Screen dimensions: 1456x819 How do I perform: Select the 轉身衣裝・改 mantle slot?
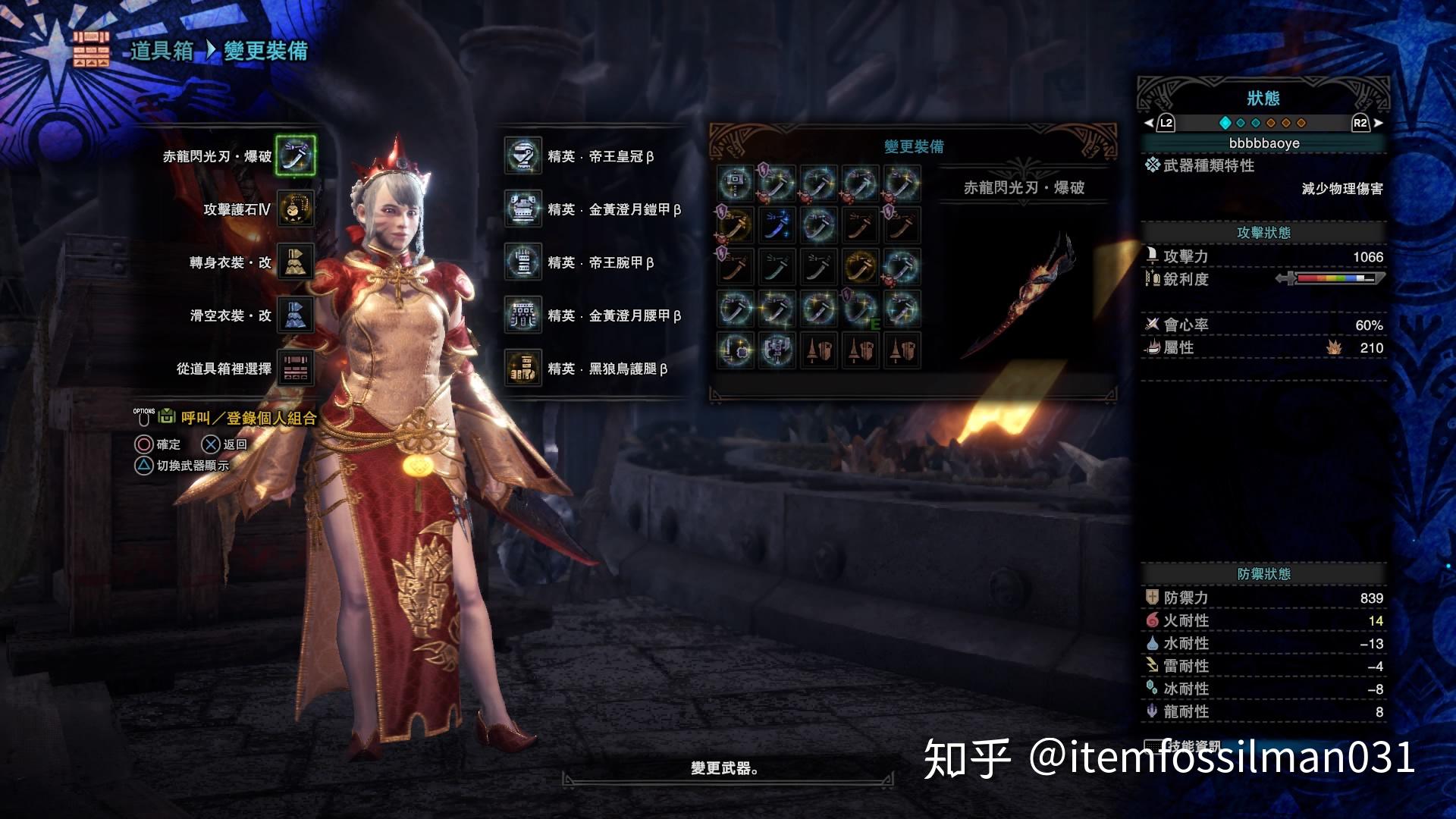(295, 262)
